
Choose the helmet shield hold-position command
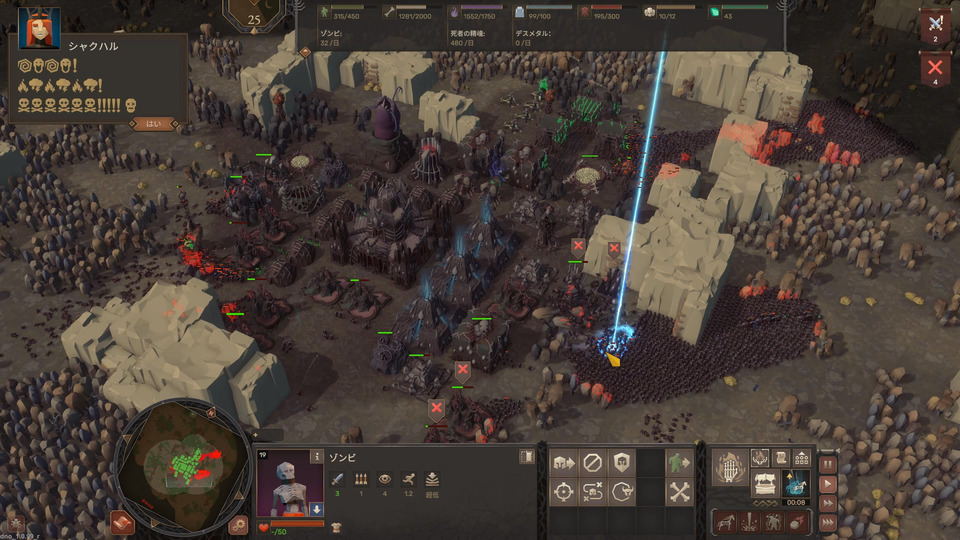(x=621, y=463)
